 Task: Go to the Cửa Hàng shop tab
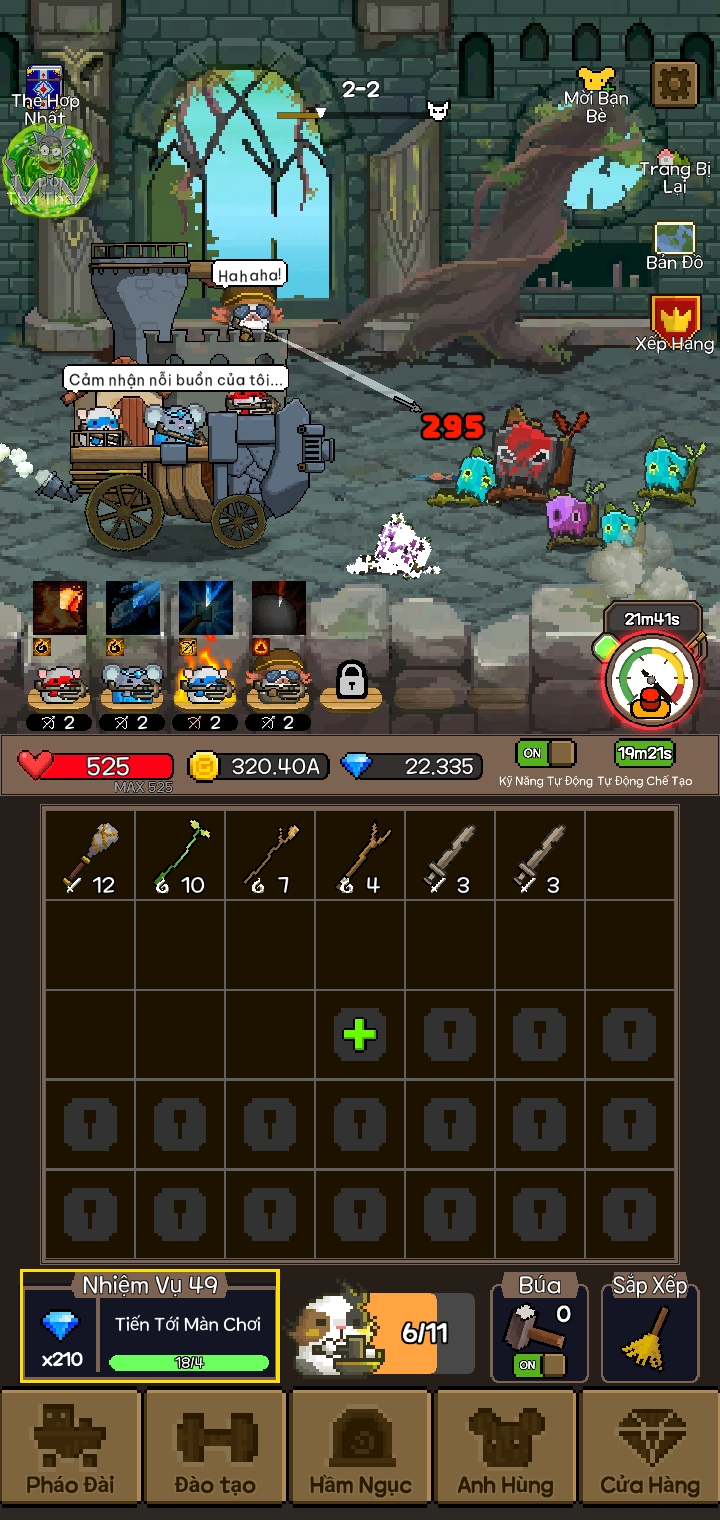pyautogui.click(x=650, y=1450)
